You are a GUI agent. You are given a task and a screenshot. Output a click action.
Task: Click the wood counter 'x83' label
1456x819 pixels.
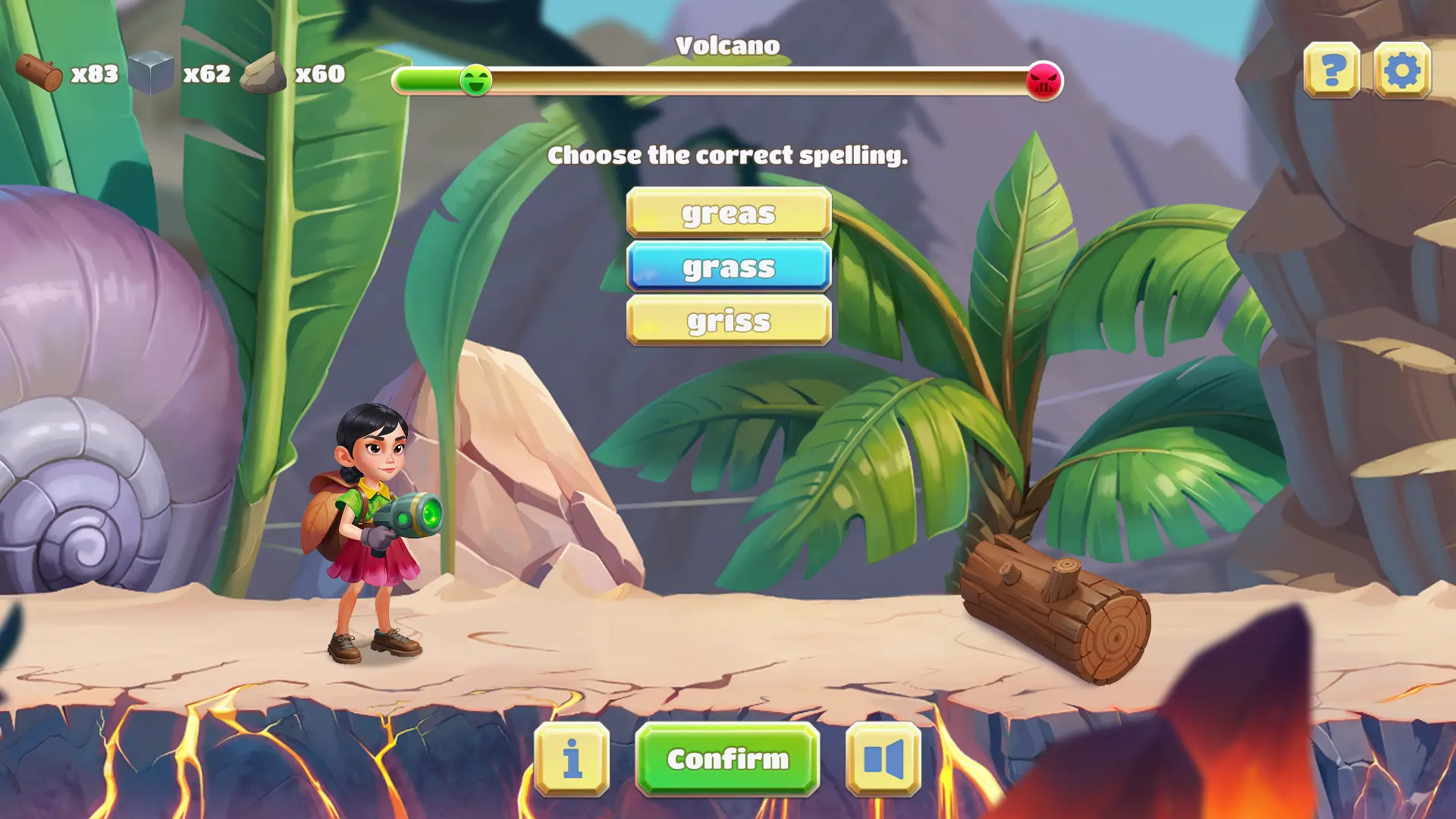coord(93,74)
